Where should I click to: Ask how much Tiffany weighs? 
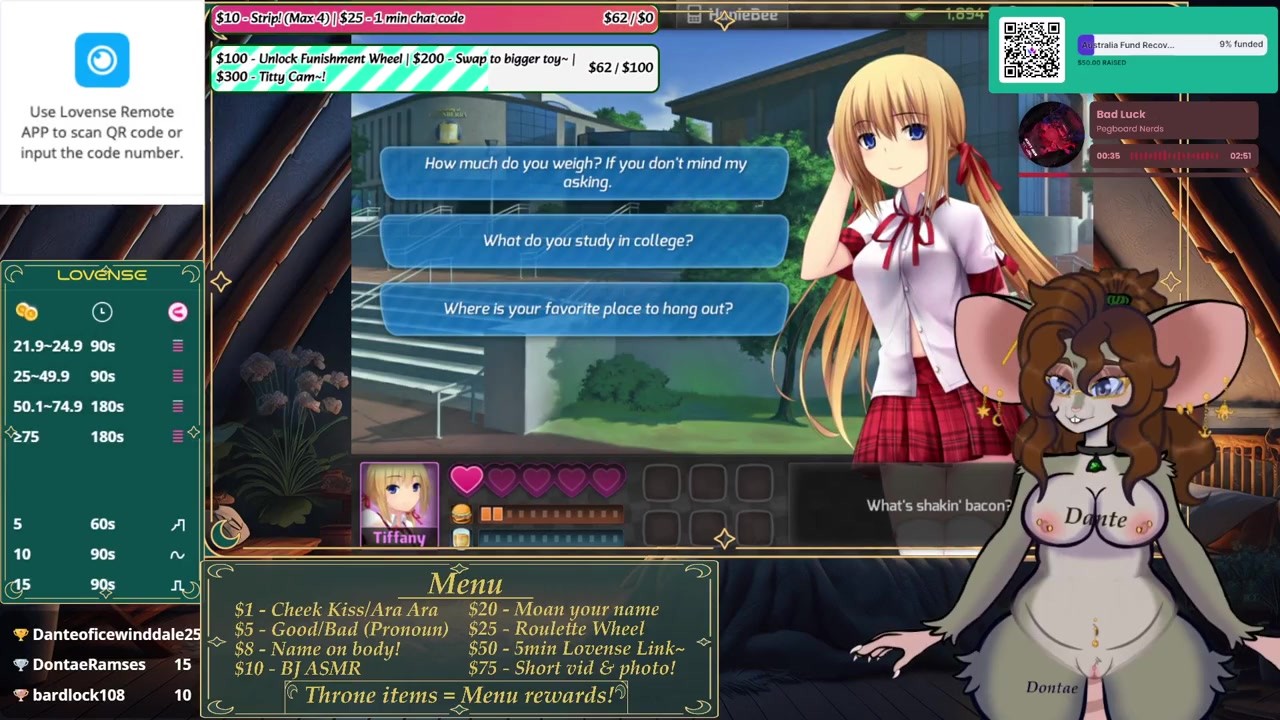click(x=585, y=172)
